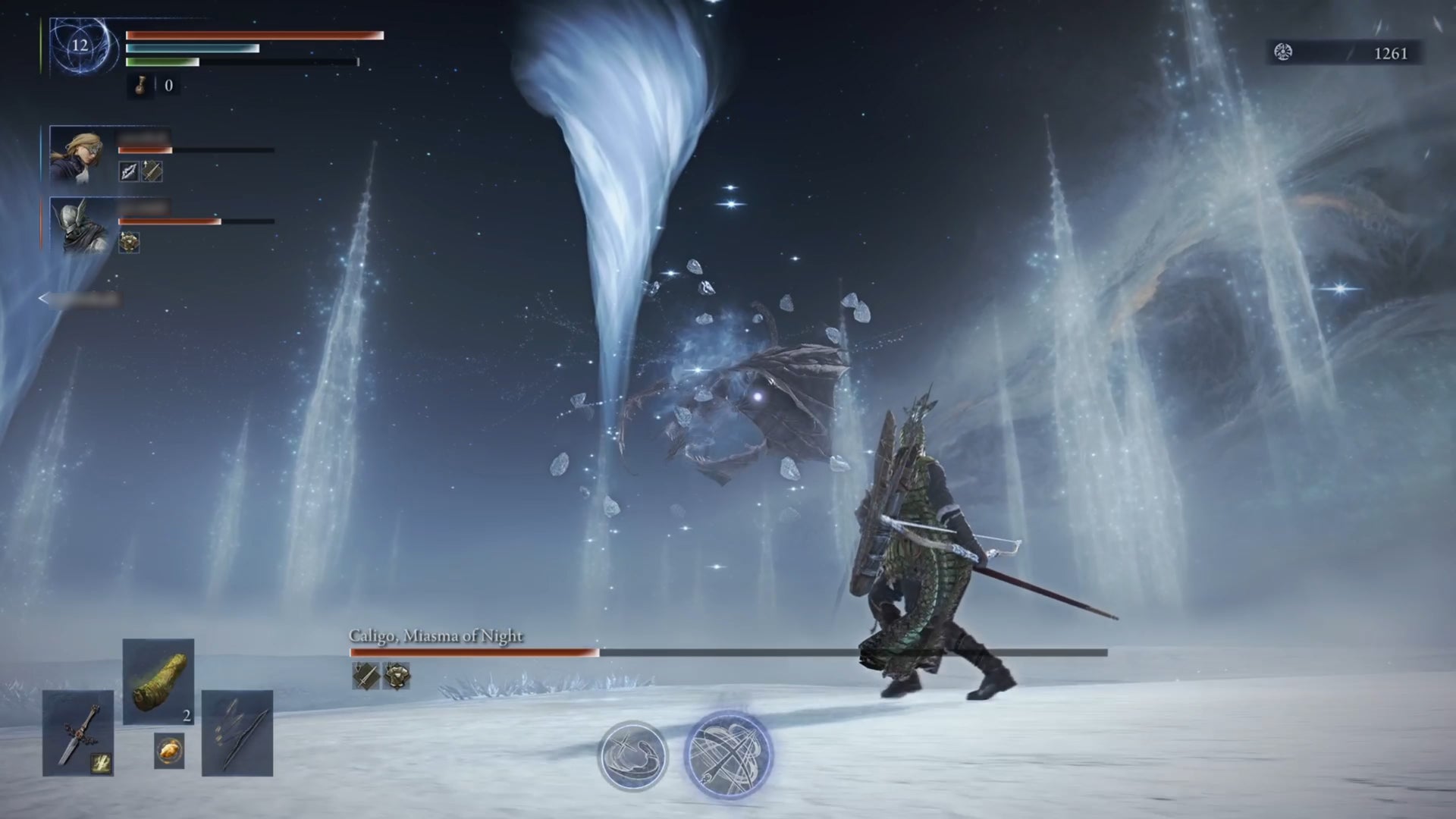
Task: Click the bow buff icon under the first ally's bar
Action: coord(127,171)
